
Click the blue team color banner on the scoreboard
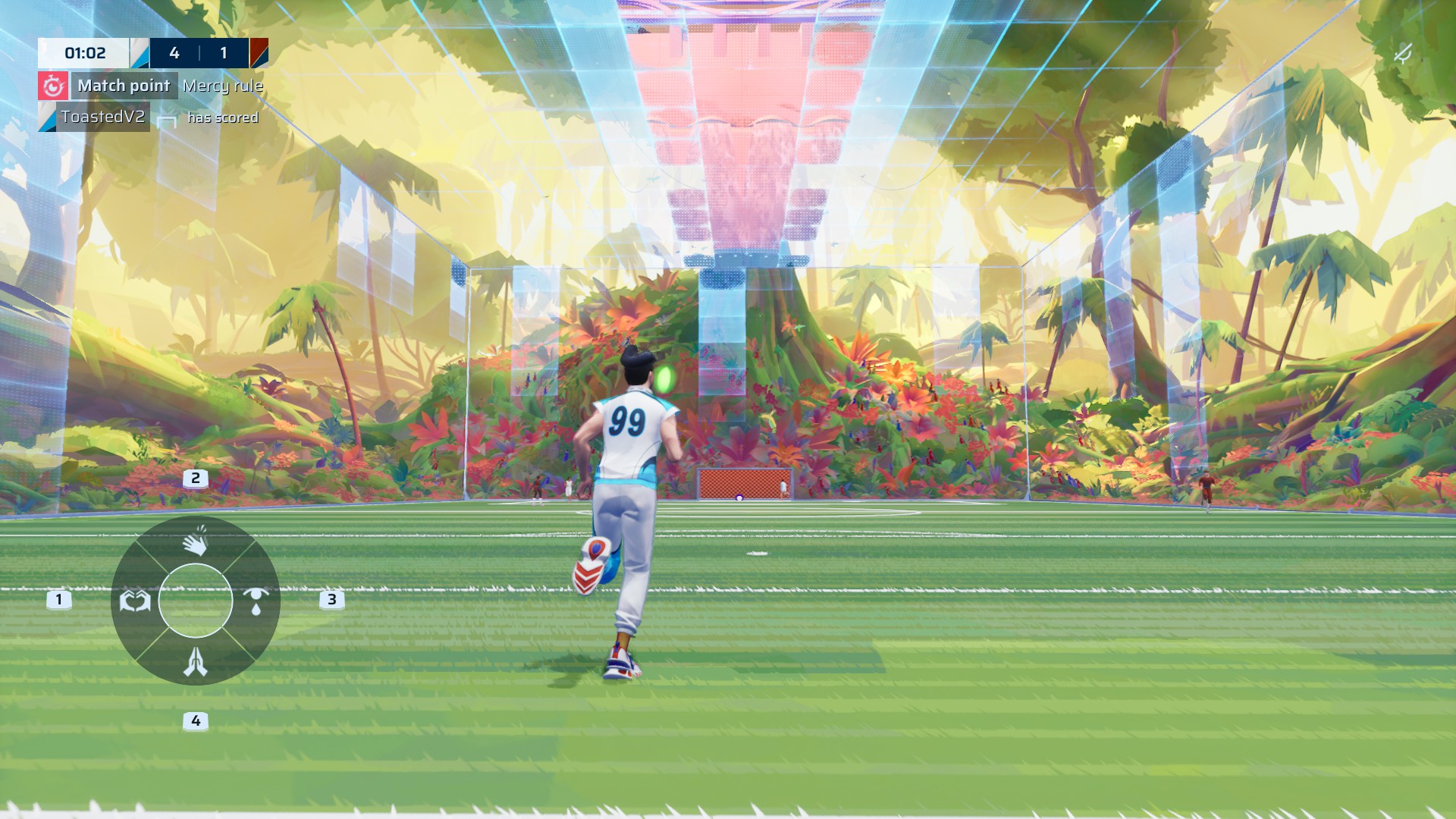point(141,53)
